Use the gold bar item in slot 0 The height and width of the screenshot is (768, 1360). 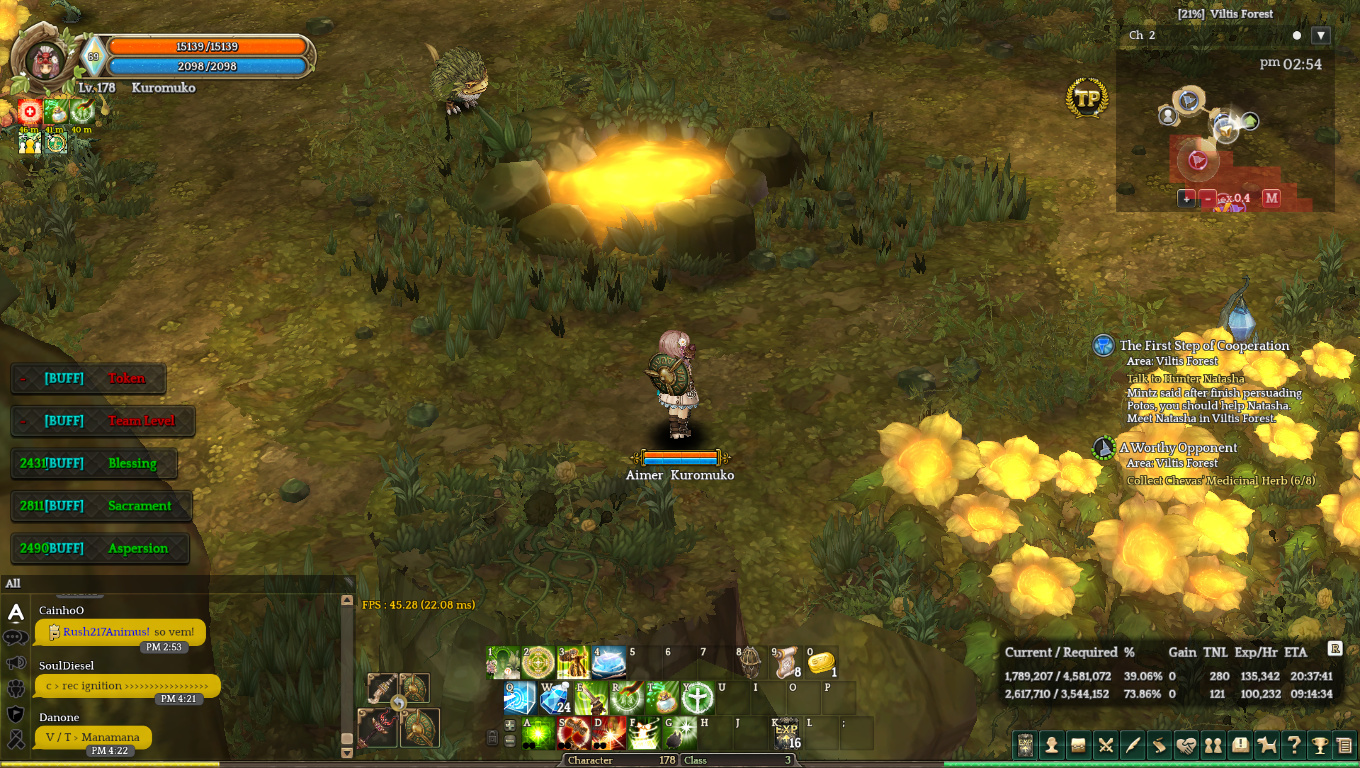coord(821,662)
